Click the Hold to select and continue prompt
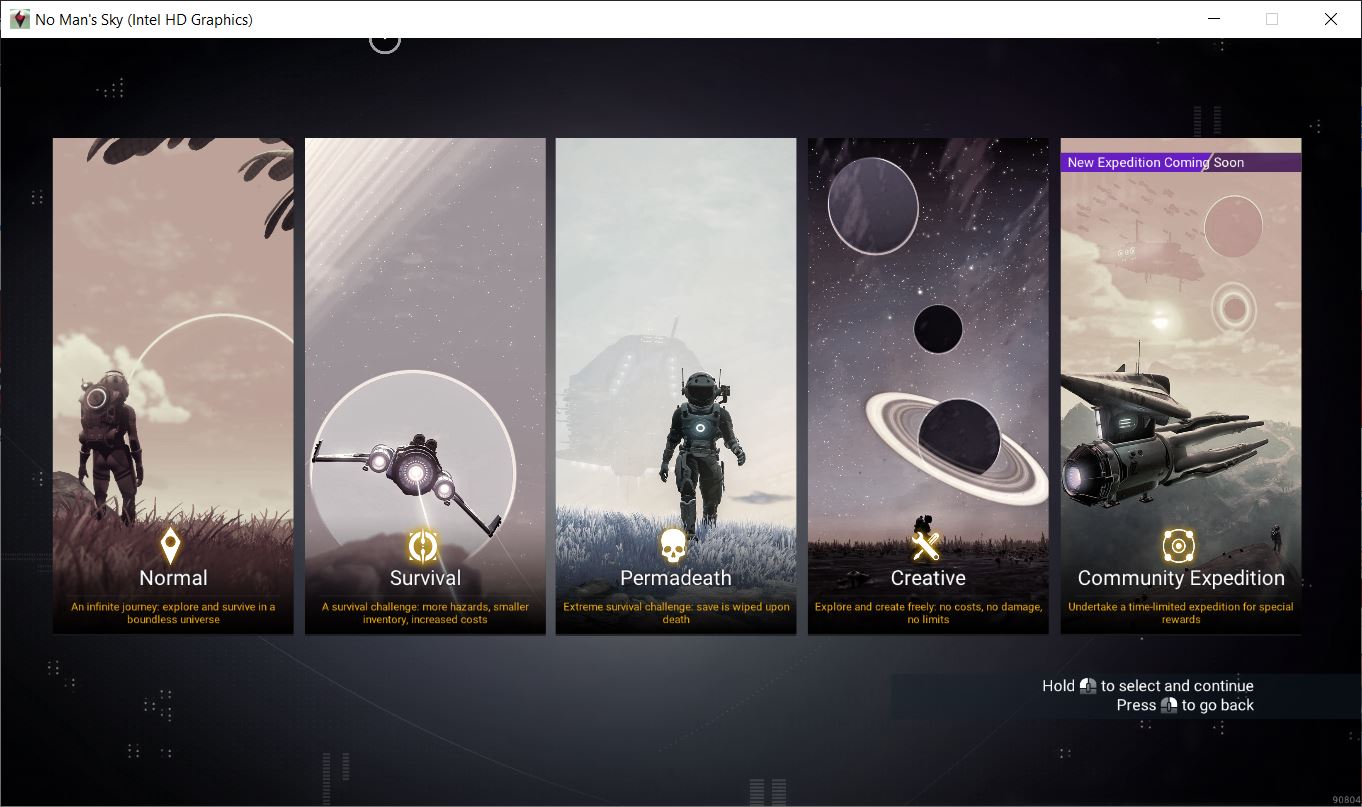Screen dimensions: 1362x807 1148,686
